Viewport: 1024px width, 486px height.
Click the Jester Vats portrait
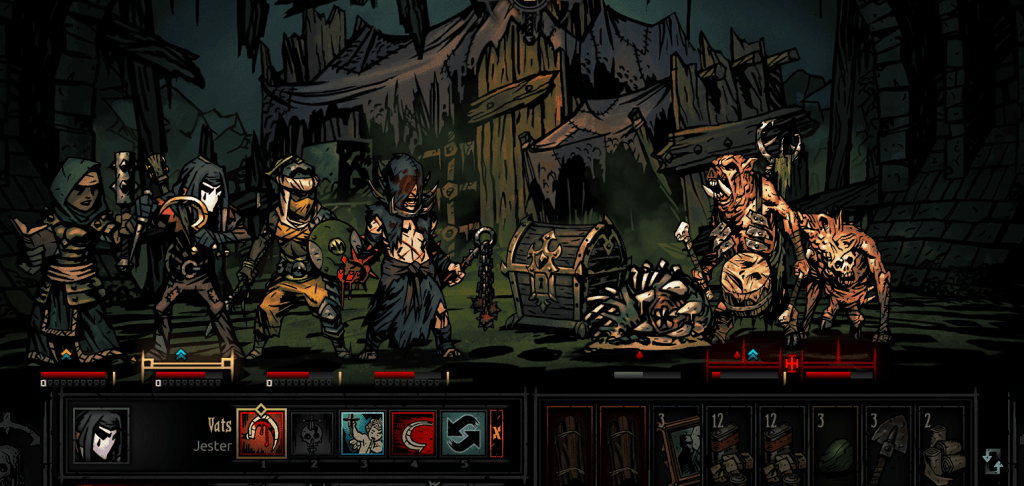pos(100,435)
